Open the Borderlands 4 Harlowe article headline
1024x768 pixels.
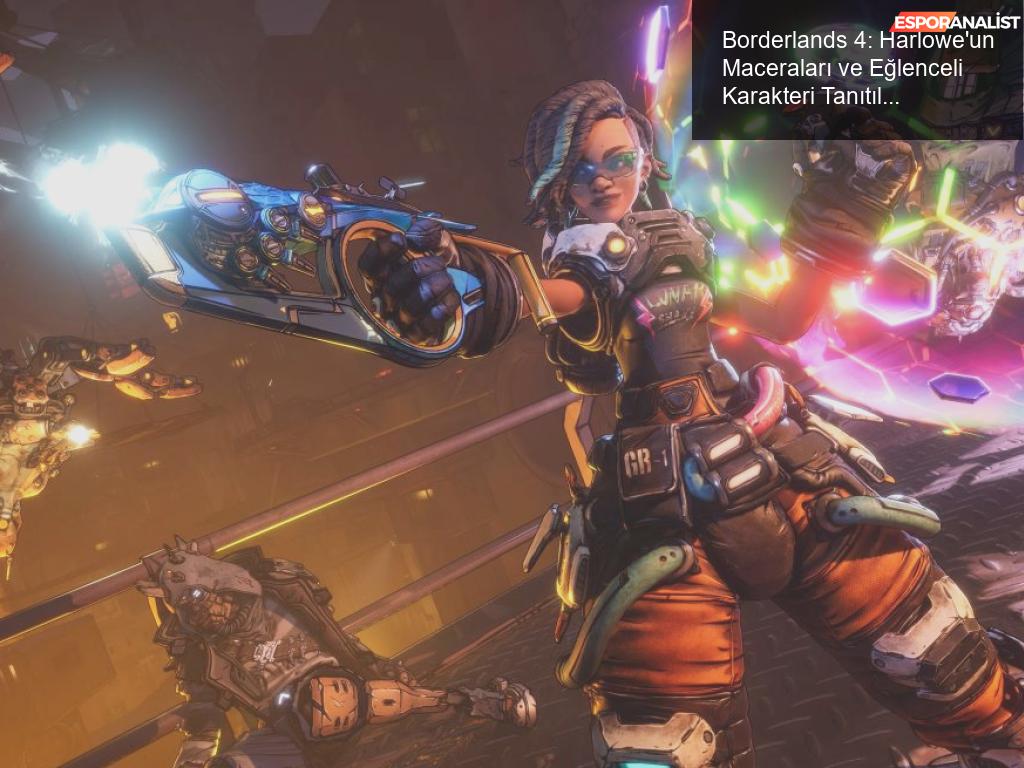click(x=855, y=69)
